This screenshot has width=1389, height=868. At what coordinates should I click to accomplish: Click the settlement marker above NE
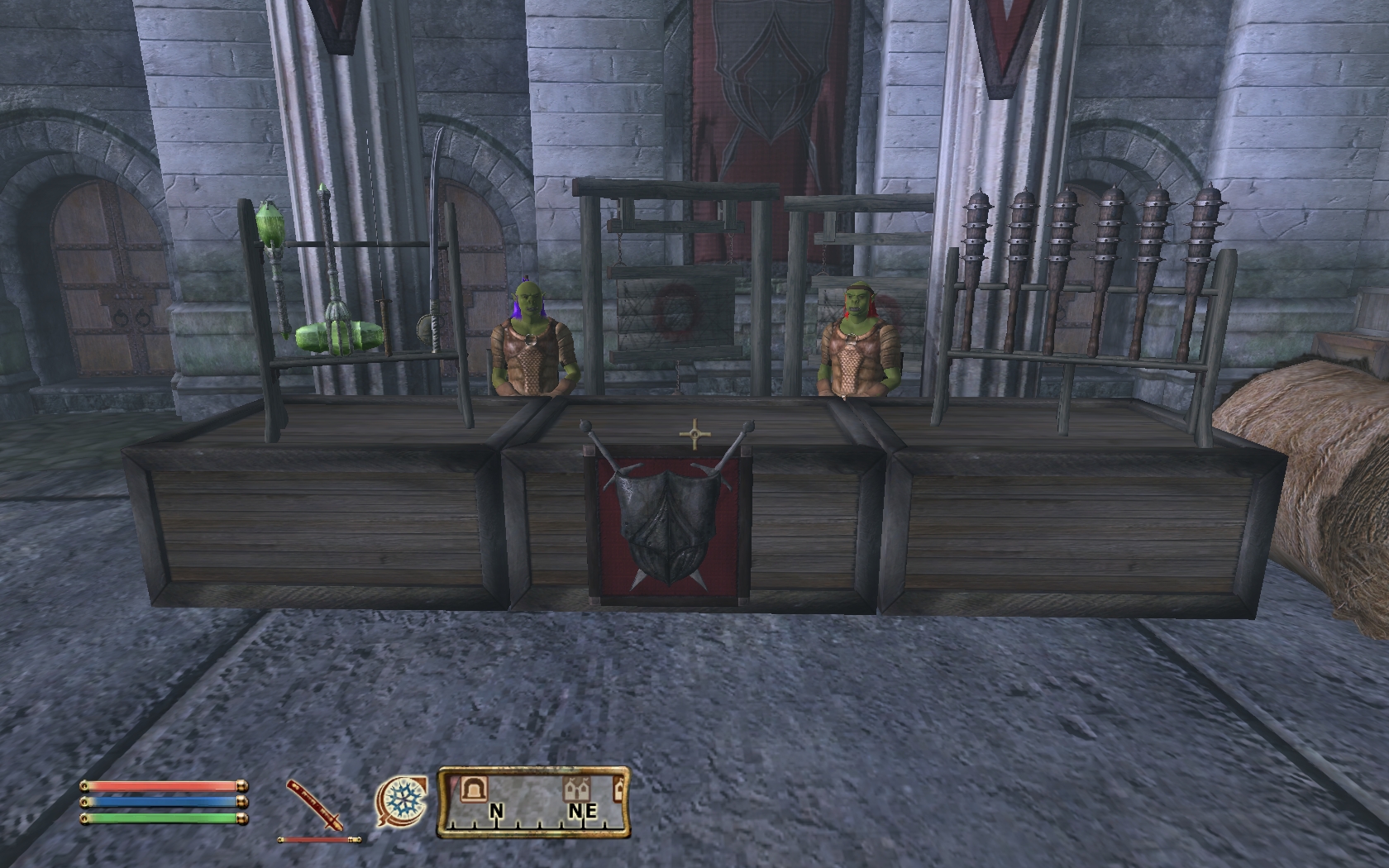[575, 789]
